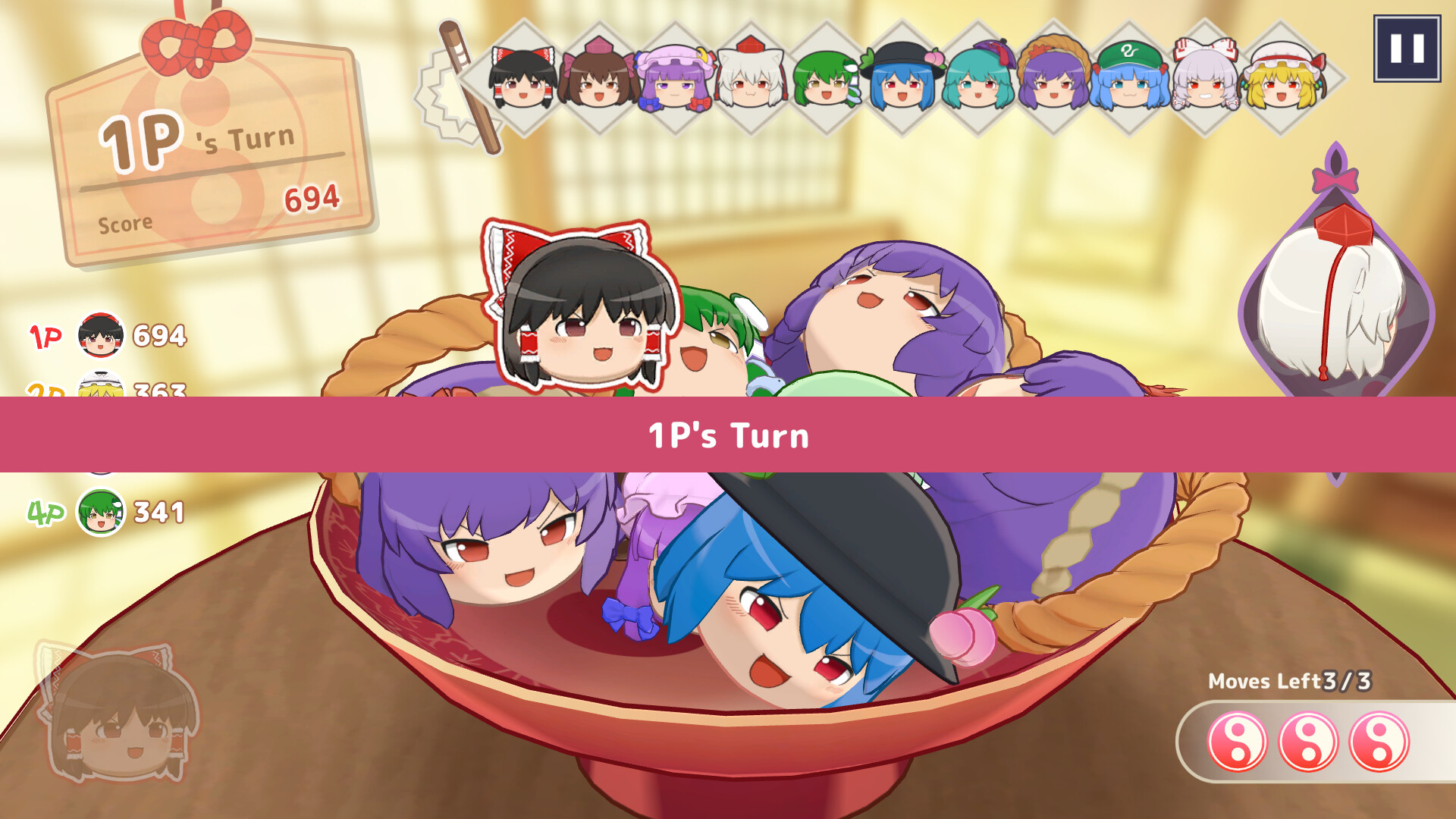This screenshot has height=819, width=1456.
Task: Select Momiji's white-haired portrait in the roster
Action: point(751,80)
